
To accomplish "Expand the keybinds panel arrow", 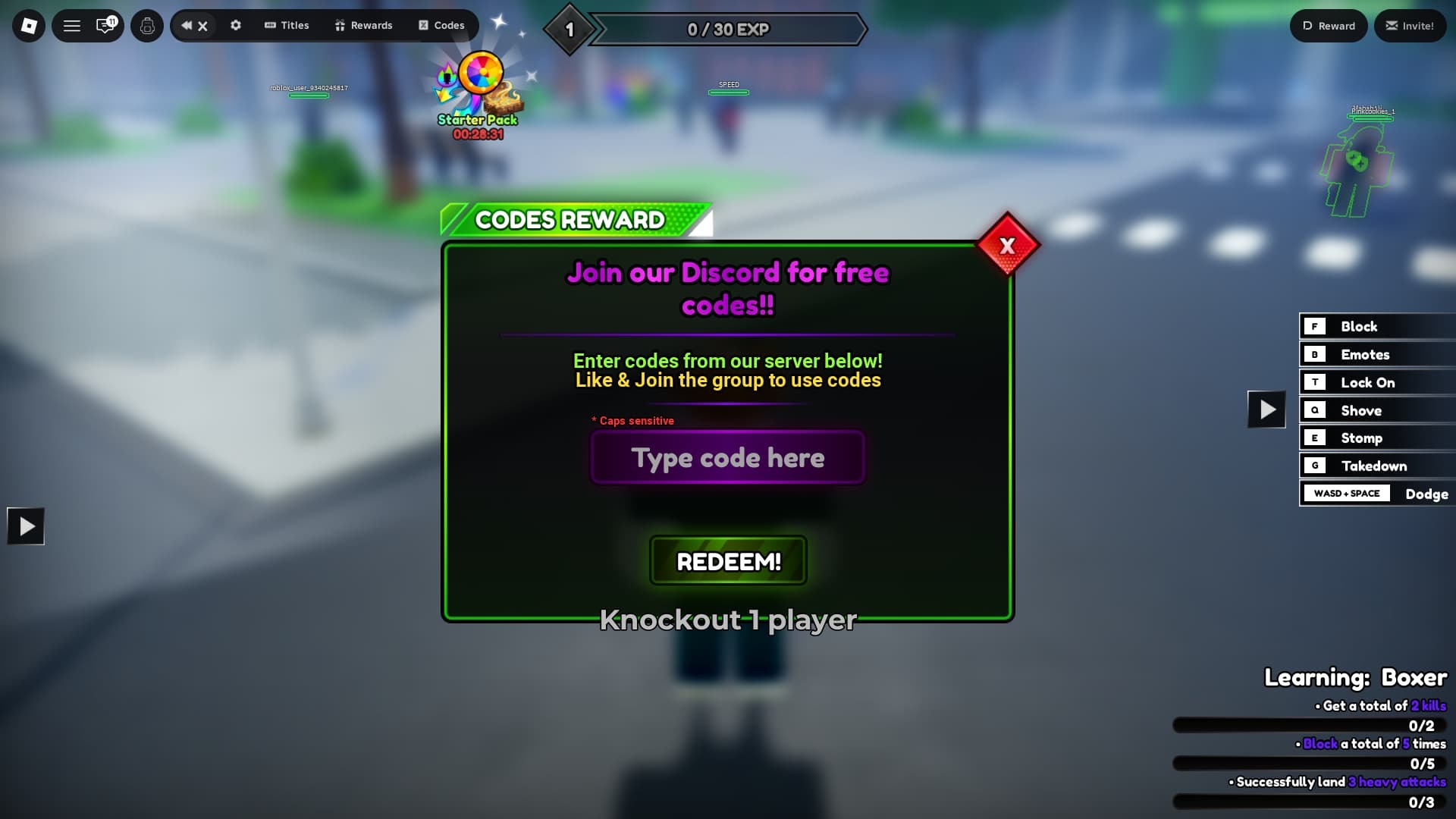I will [1266, 409].
